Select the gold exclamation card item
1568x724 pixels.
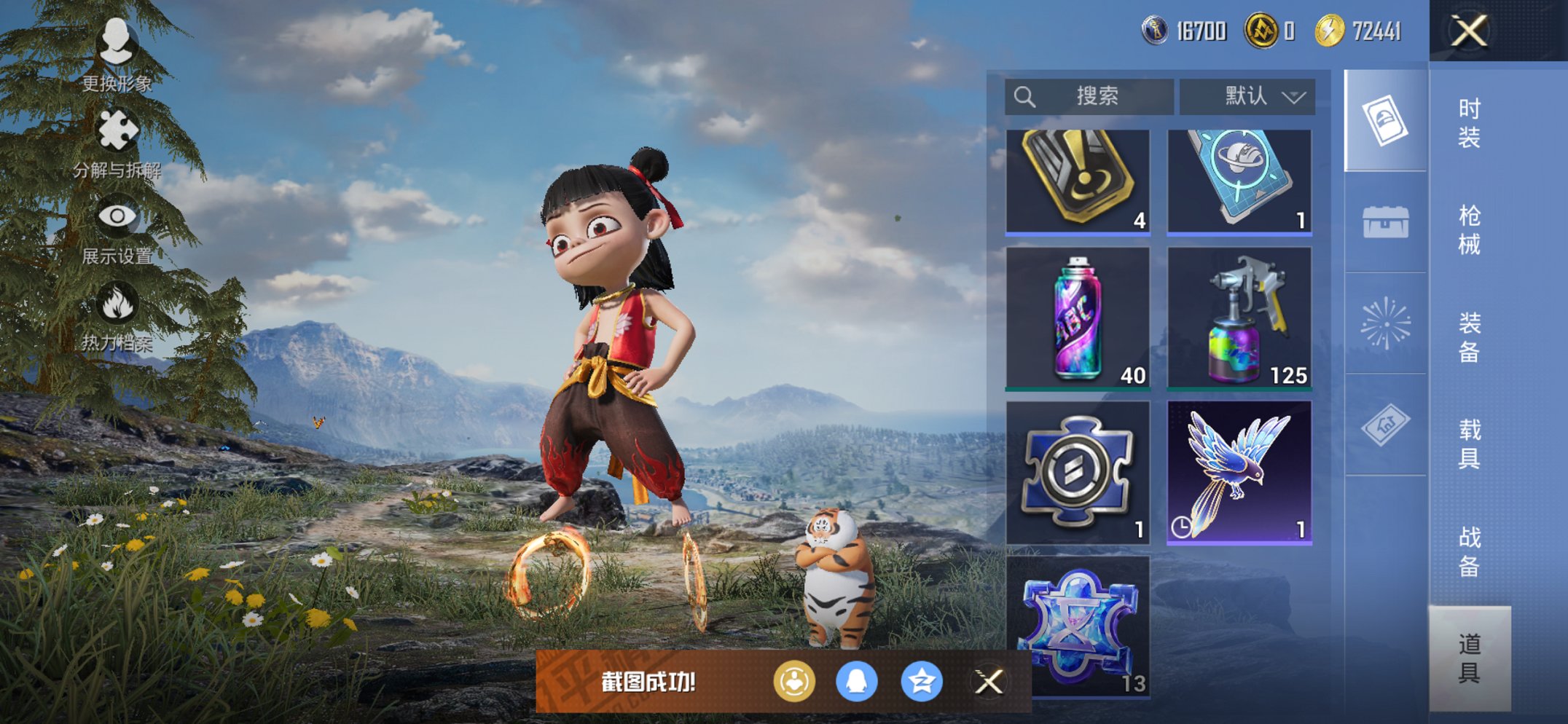coord(1078,182)
